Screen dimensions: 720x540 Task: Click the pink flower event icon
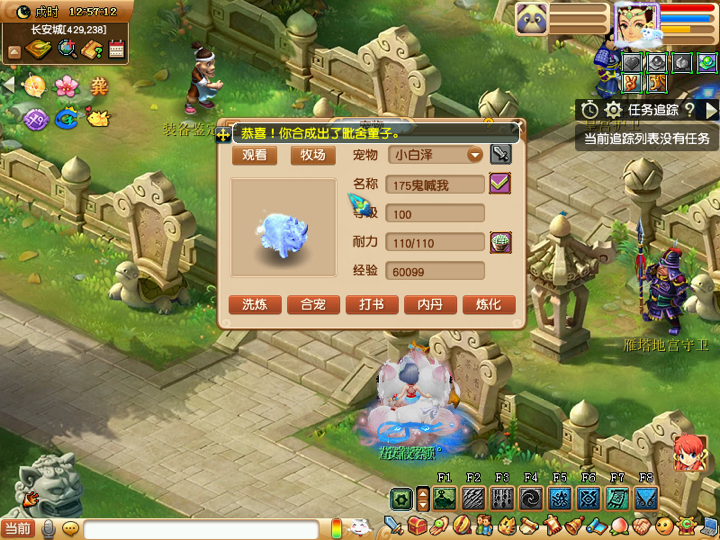click(66, 86)
